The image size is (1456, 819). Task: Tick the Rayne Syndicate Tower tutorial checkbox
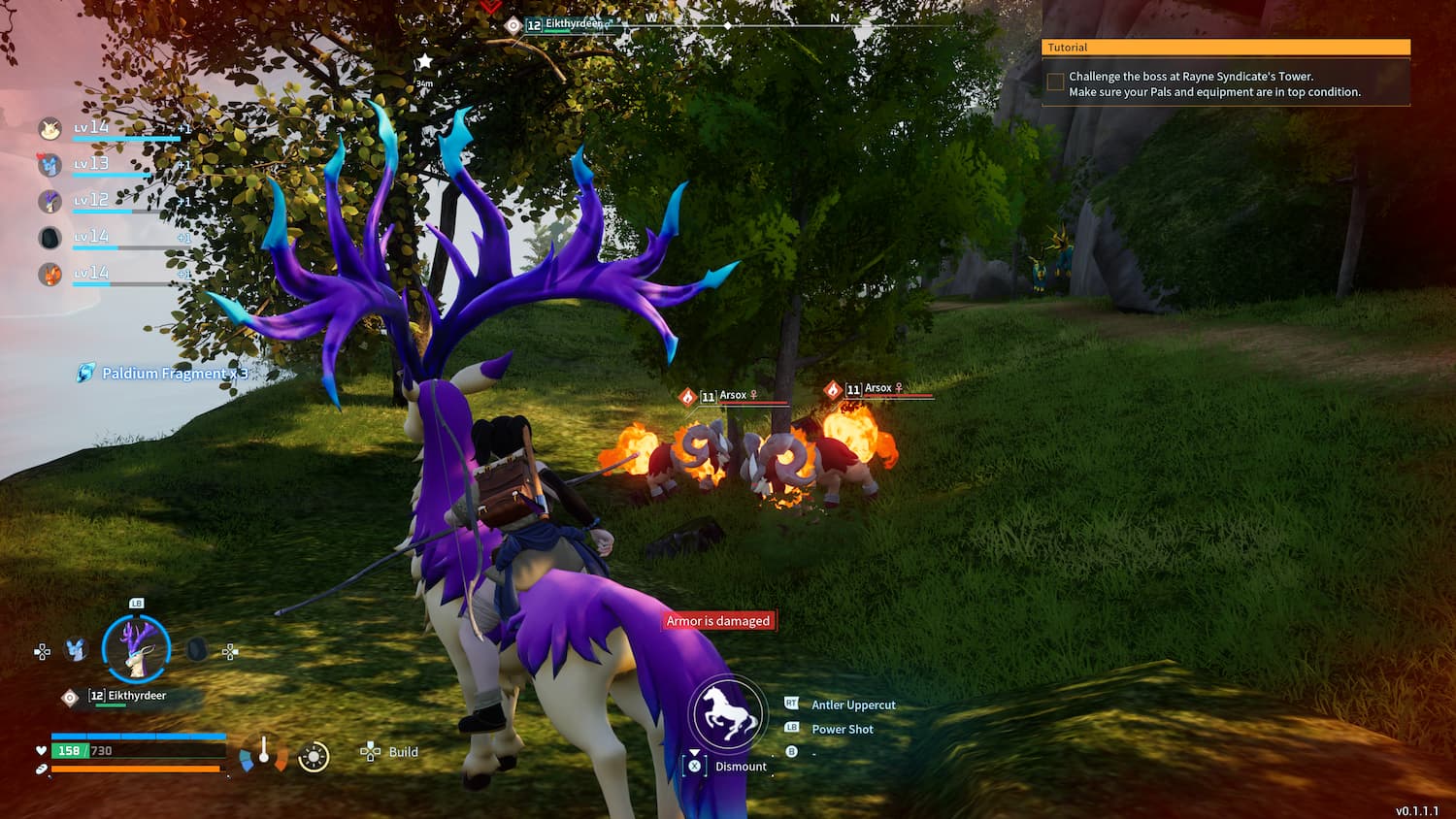point(1055,83)
